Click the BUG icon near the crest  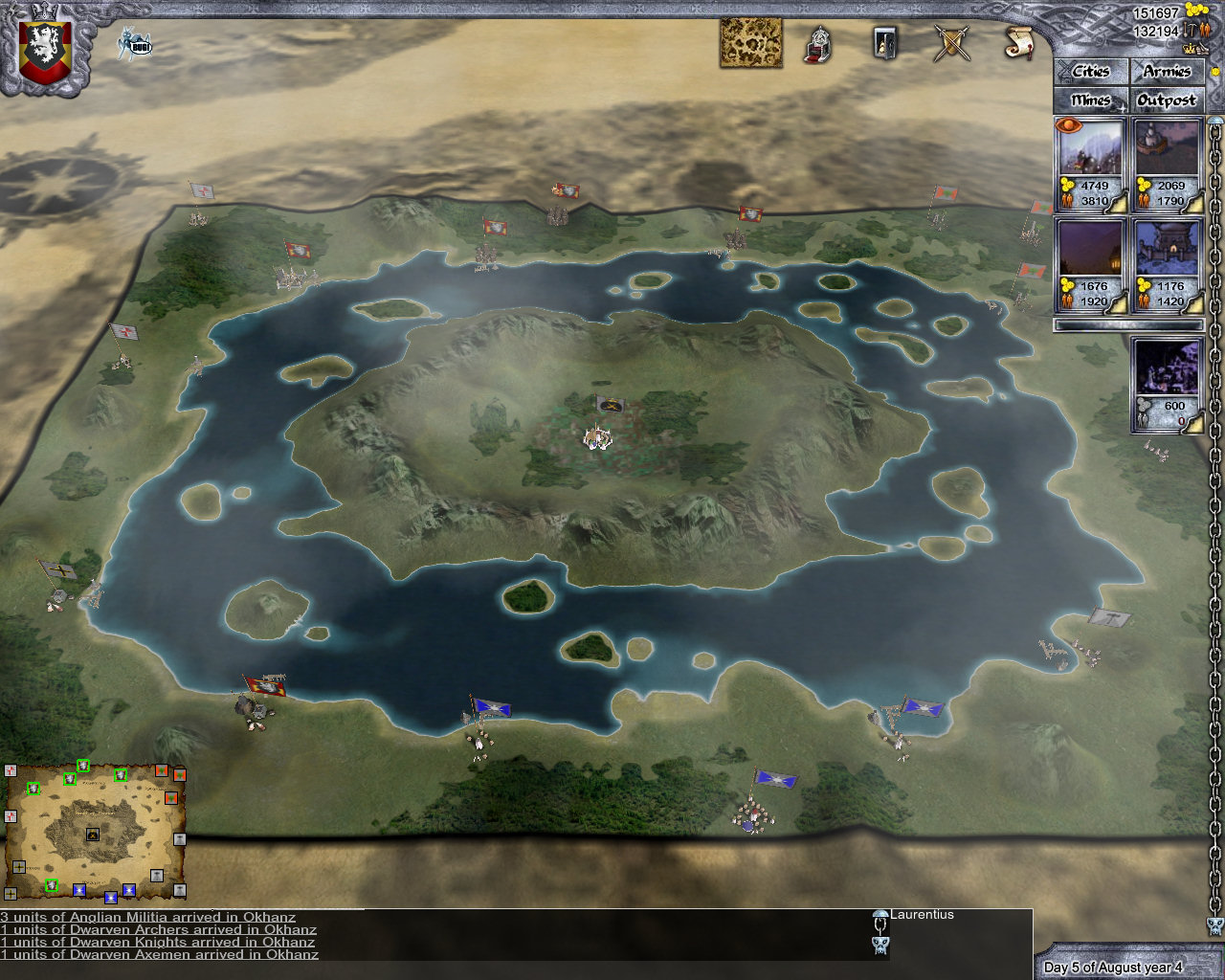[x=137, y=42]
